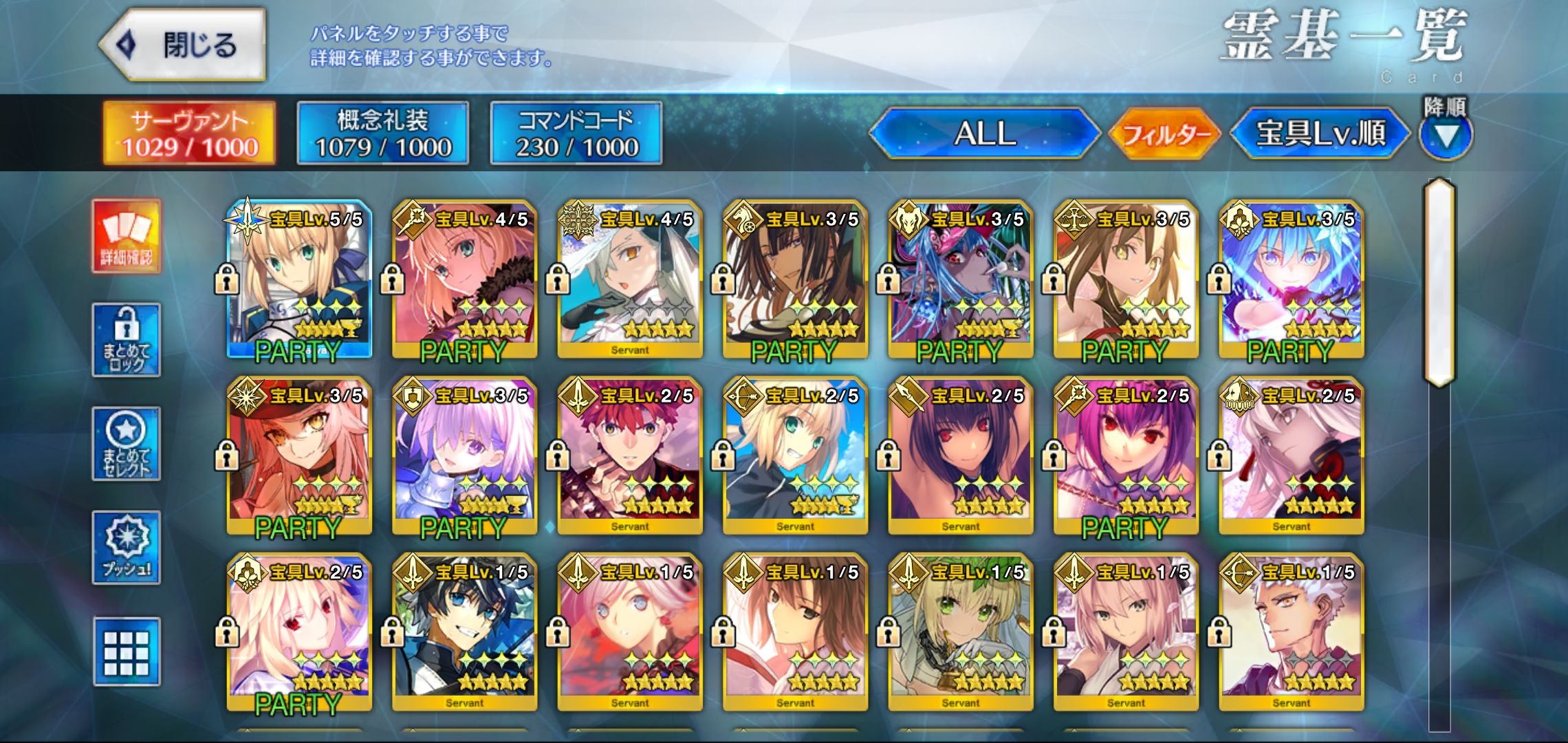
Task: Change the 宝具Lv.順 sort order
Action: click(1320, 133)
